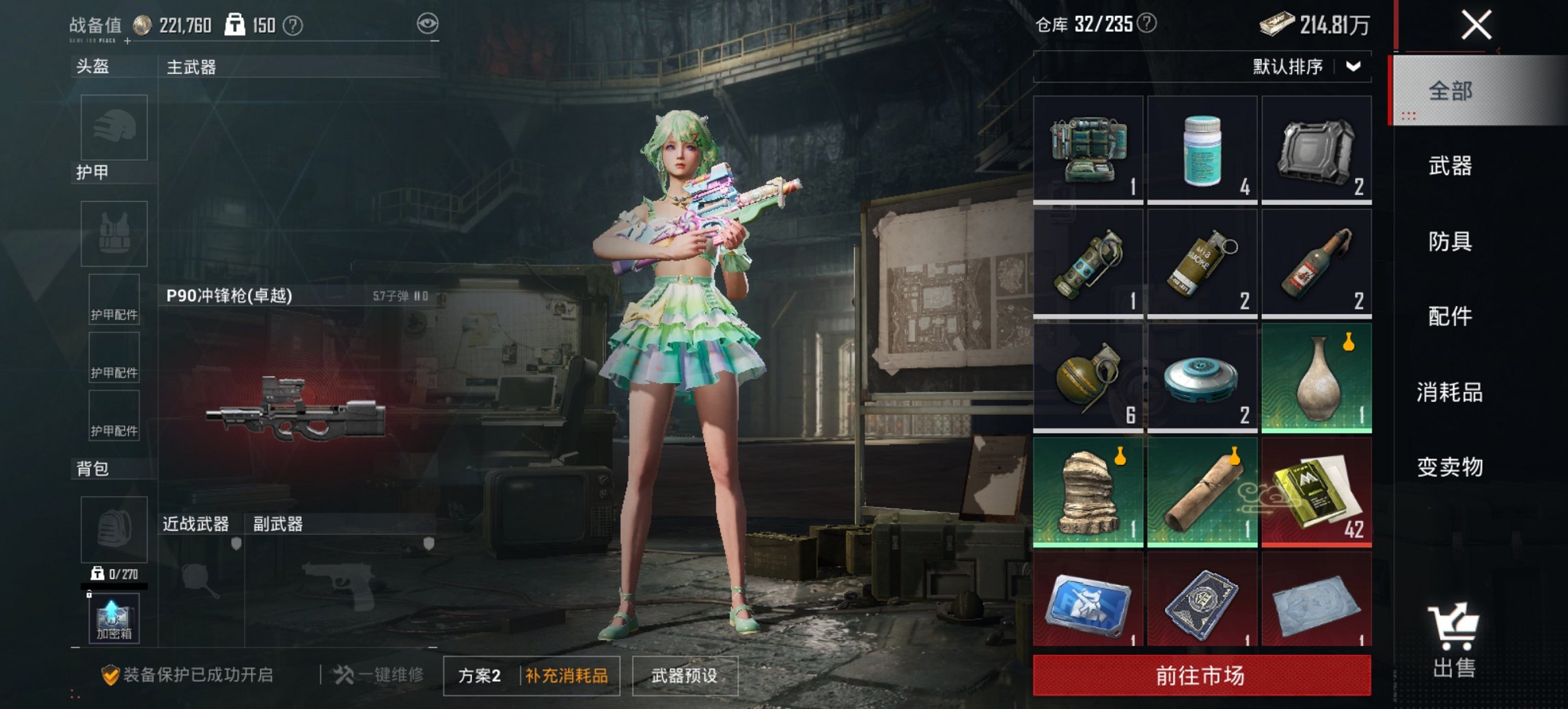Switch to the 武器 weapons tab
The height and width of the screenshot is (709, 1568).
[x=1450, y=166]
